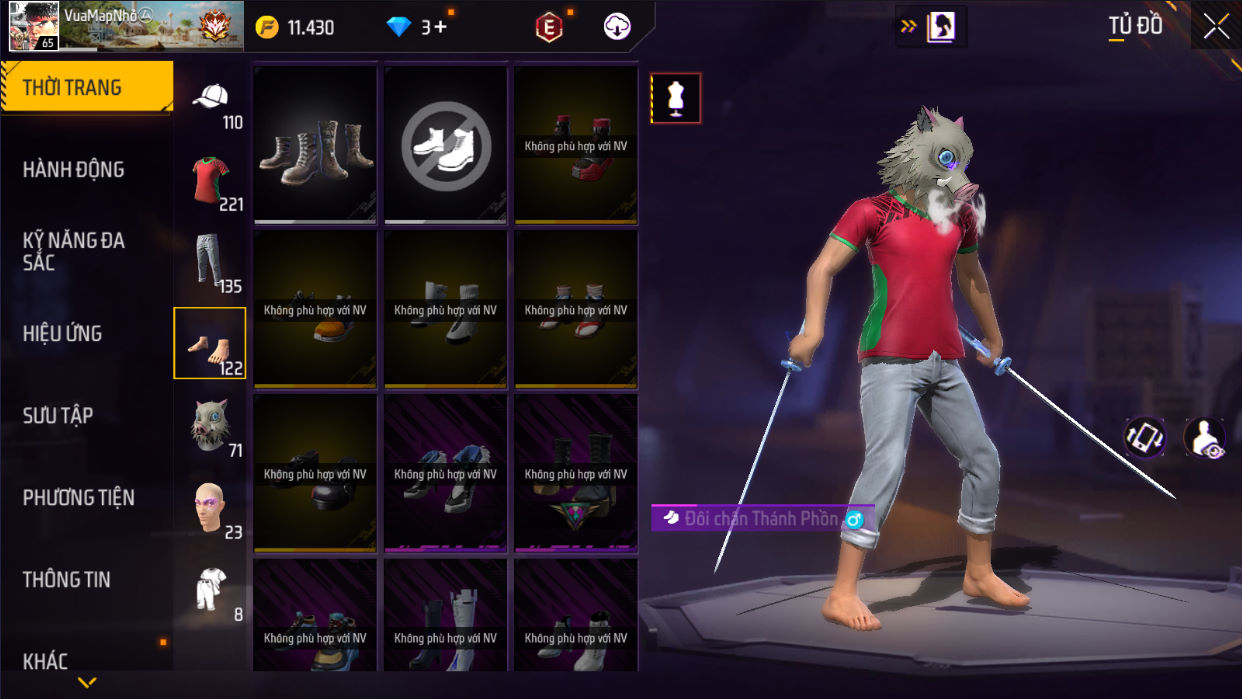Open the Hiệu Ứng tab
Screen dimensions: 1242x699
(x=63, y=334)
